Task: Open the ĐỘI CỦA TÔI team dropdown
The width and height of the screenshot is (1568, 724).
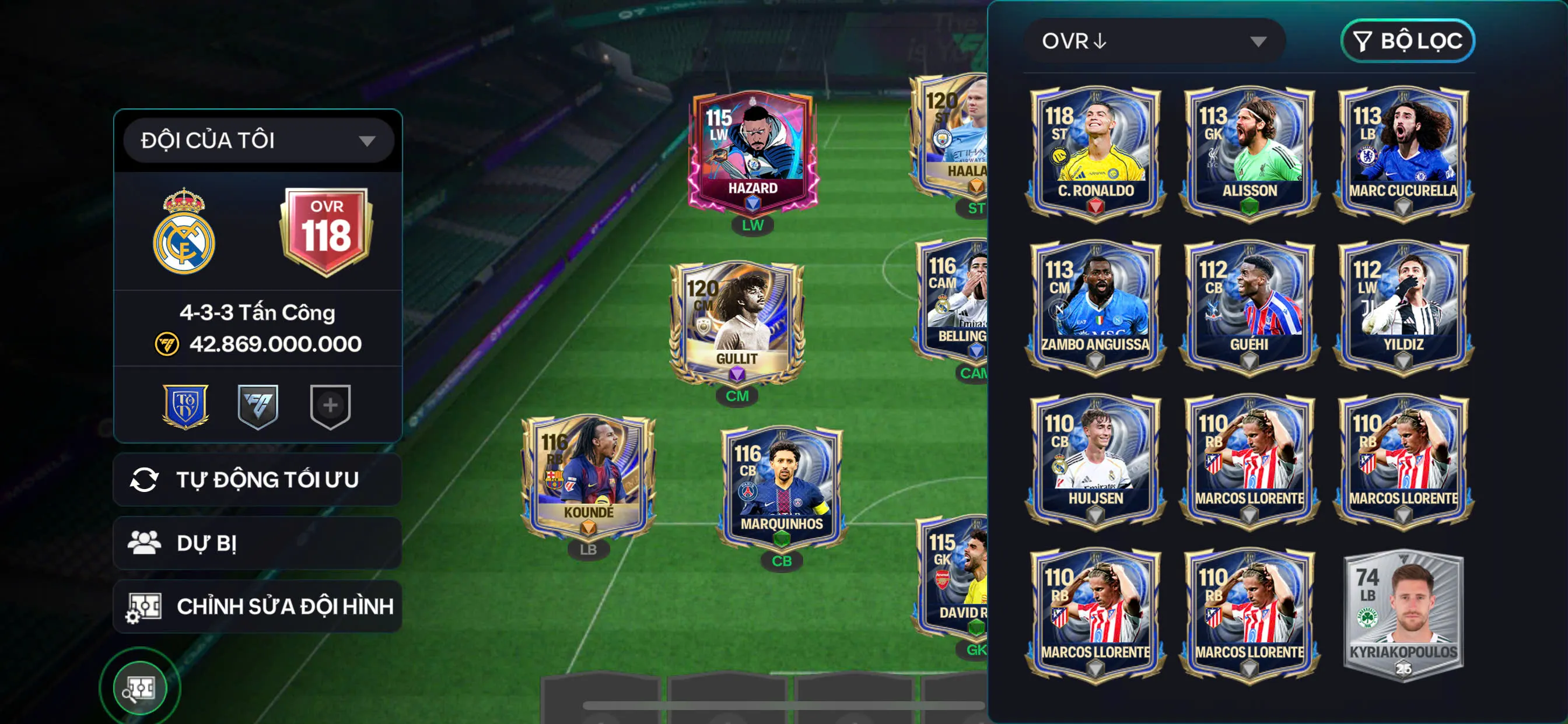Action: 256,139
